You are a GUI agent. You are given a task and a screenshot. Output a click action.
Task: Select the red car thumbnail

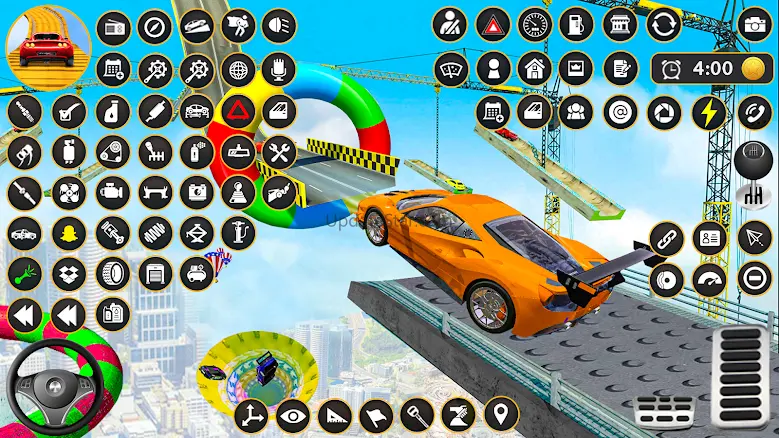(48, 42)
